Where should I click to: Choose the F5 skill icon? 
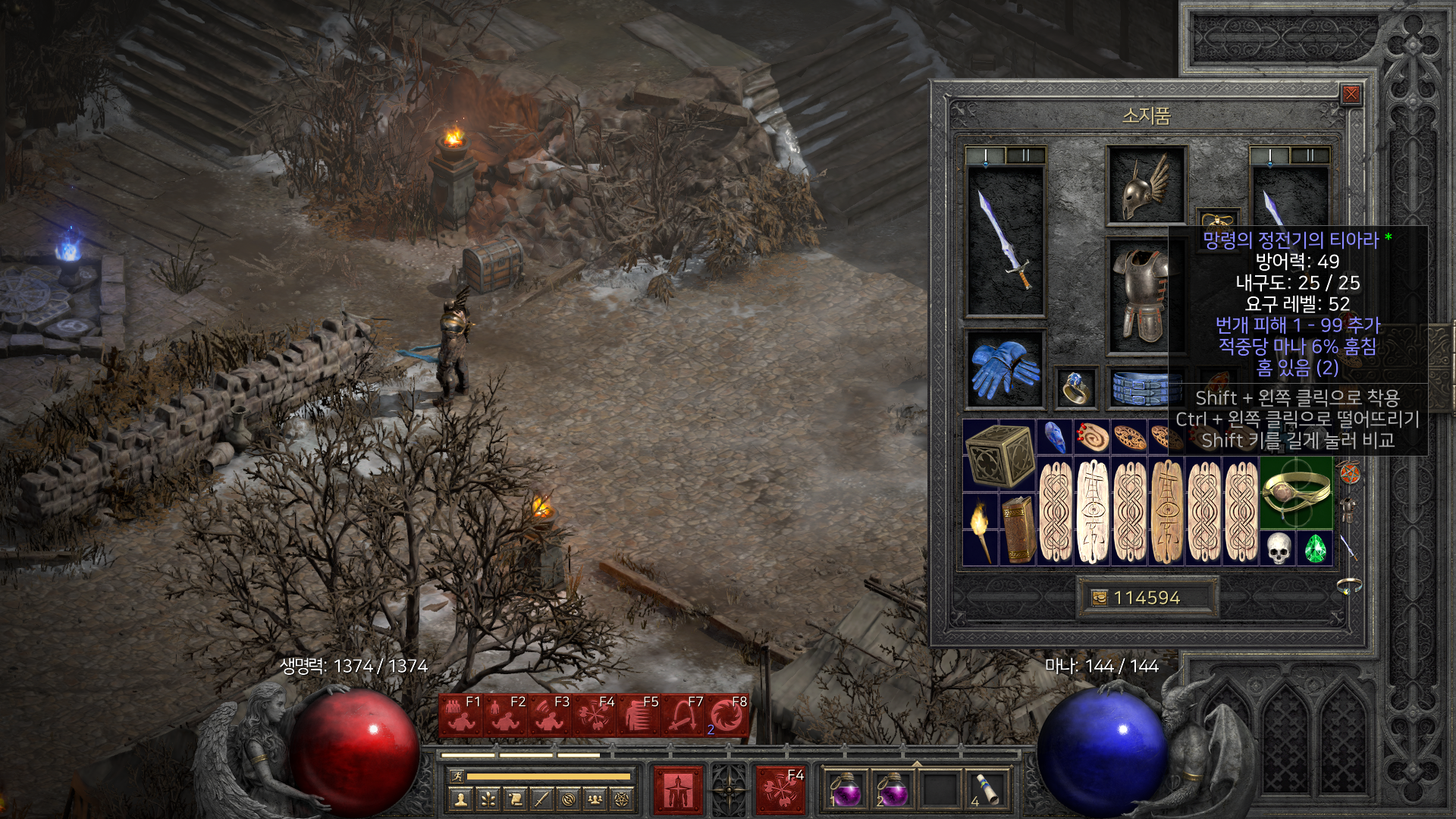(x=638, y=715)
